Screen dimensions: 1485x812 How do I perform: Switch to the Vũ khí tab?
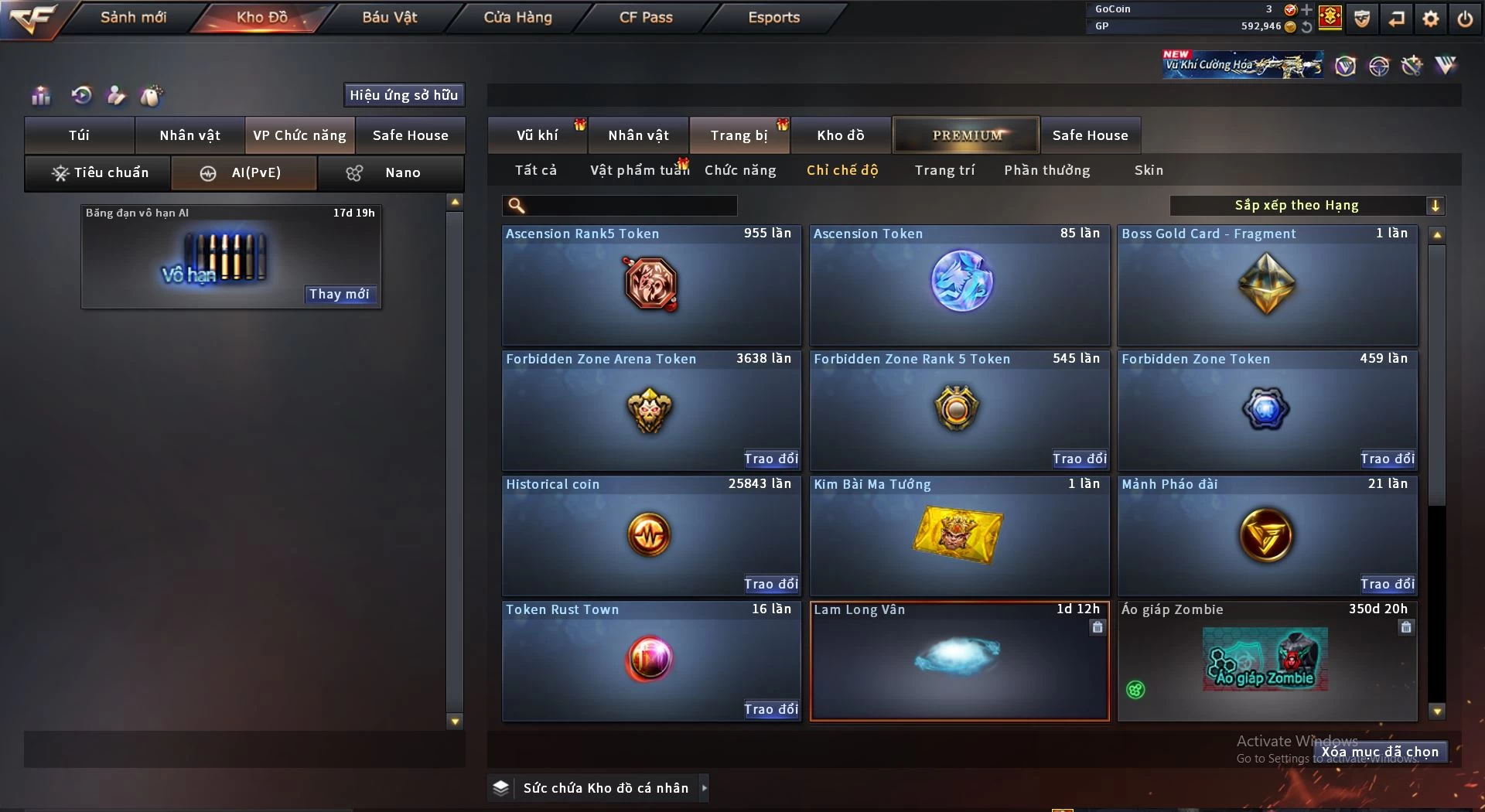pyautogui.click(x=537, y=135)
